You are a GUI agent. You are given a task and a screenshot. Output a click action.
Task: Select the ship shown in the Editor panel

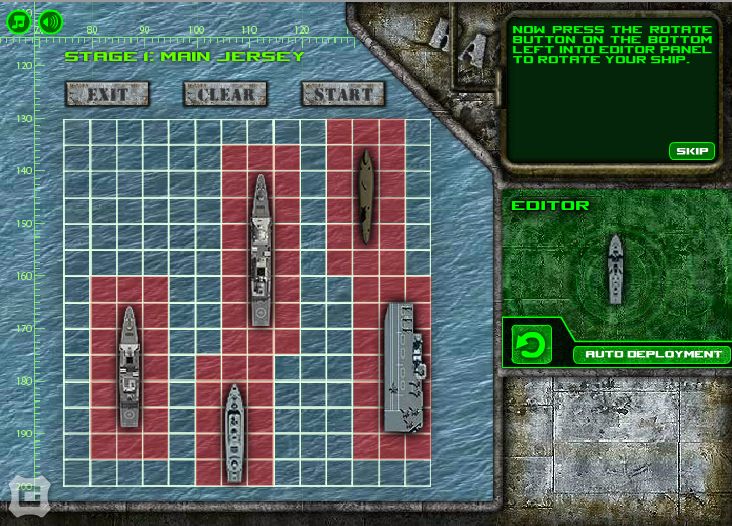616,268
